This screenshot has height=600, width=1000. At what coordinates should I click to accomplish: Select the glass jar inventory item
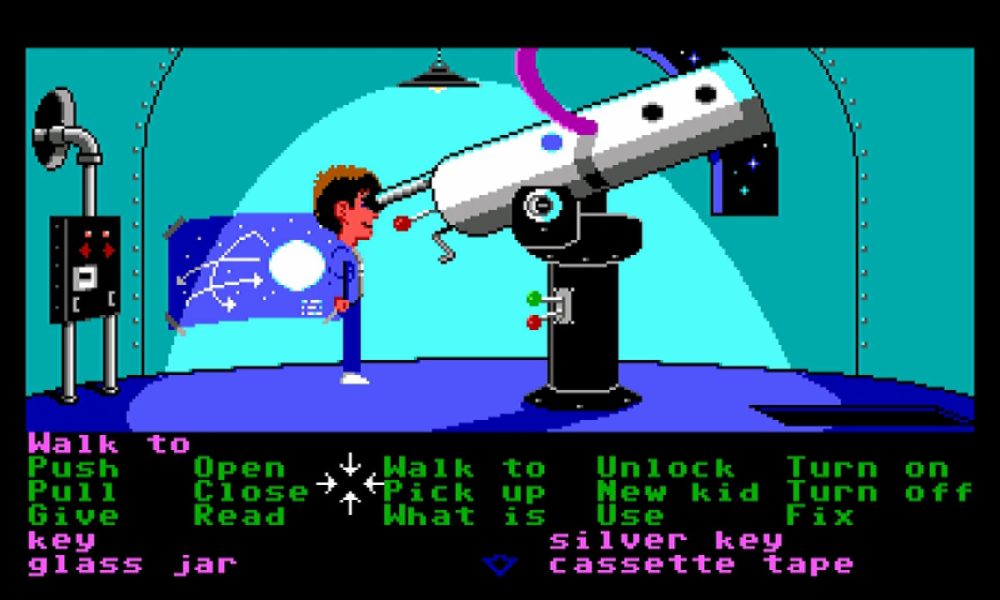[x=132, y=565]
